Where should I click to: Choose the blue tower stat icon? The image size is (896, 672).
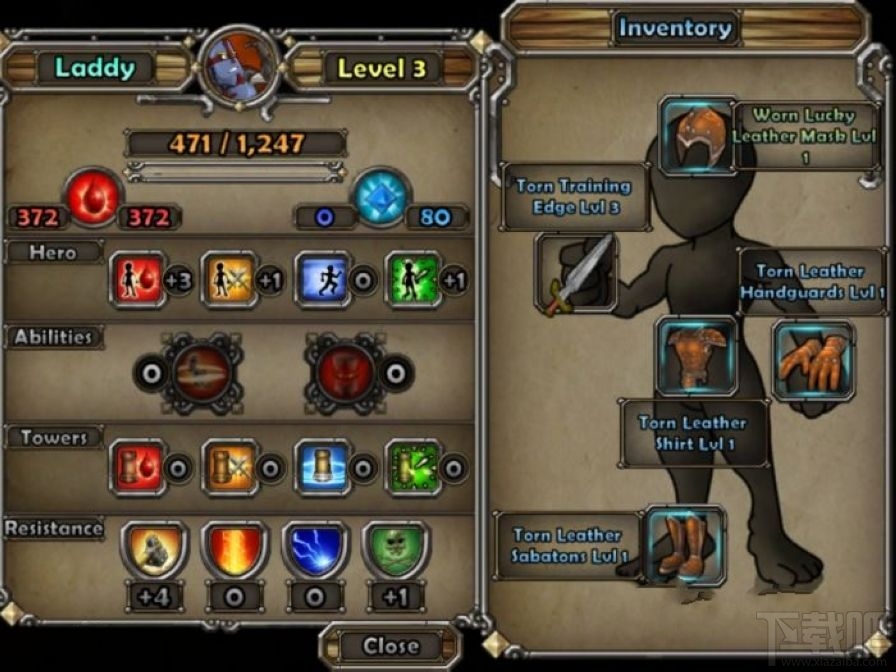[321, 467]
